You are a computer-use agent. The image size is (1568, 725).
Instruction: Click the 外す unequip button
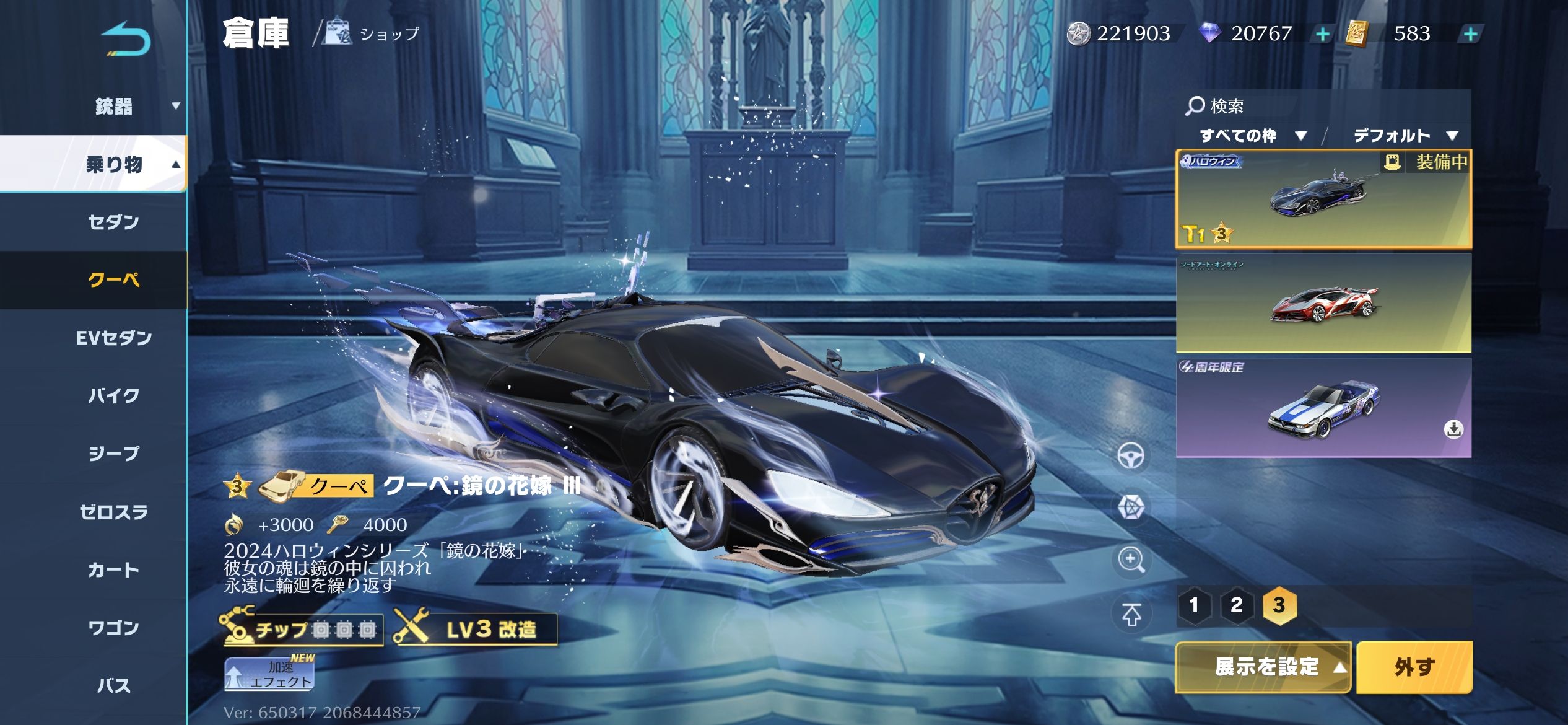click(x=1414, y=667)
